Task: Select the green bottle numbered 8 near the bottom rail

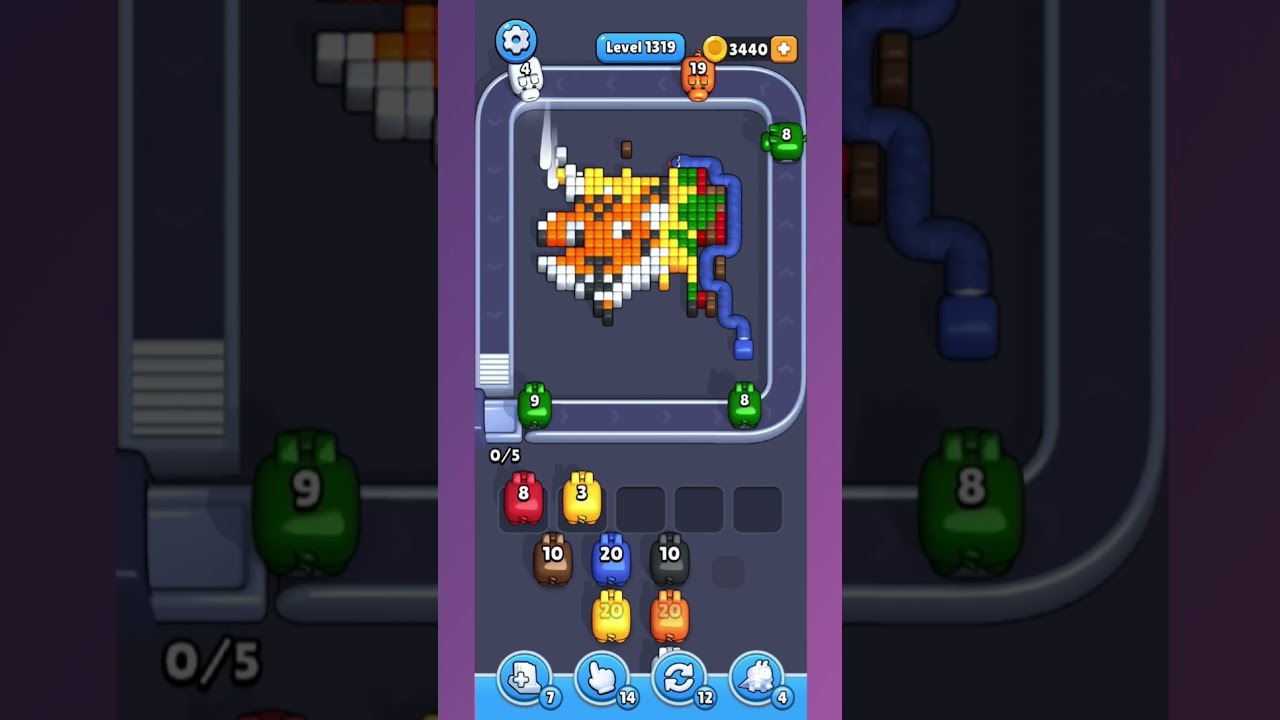Action: point(744,400)
